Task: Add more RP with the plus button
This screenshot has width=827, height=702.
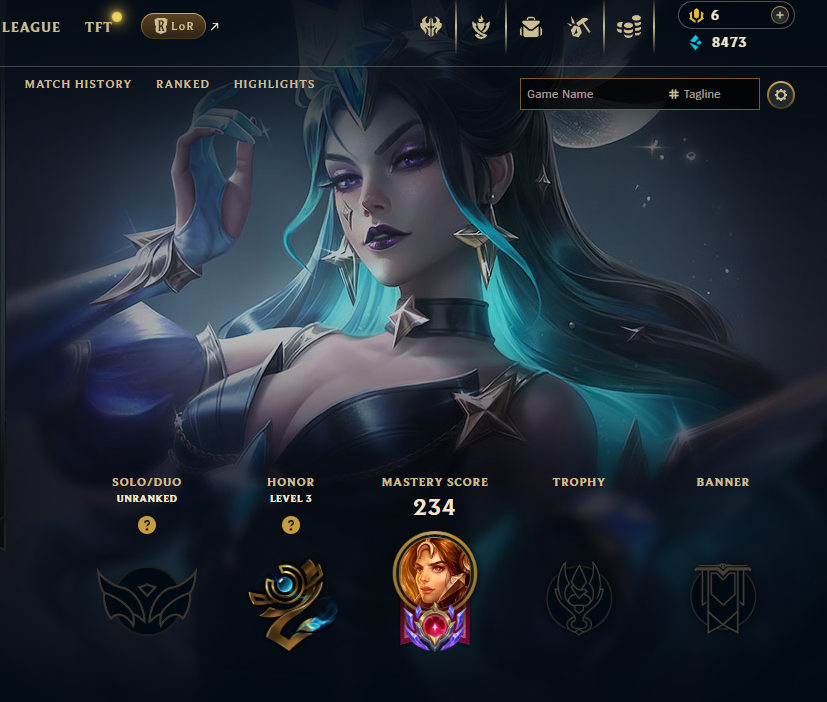Action: [x=780, y=15]
